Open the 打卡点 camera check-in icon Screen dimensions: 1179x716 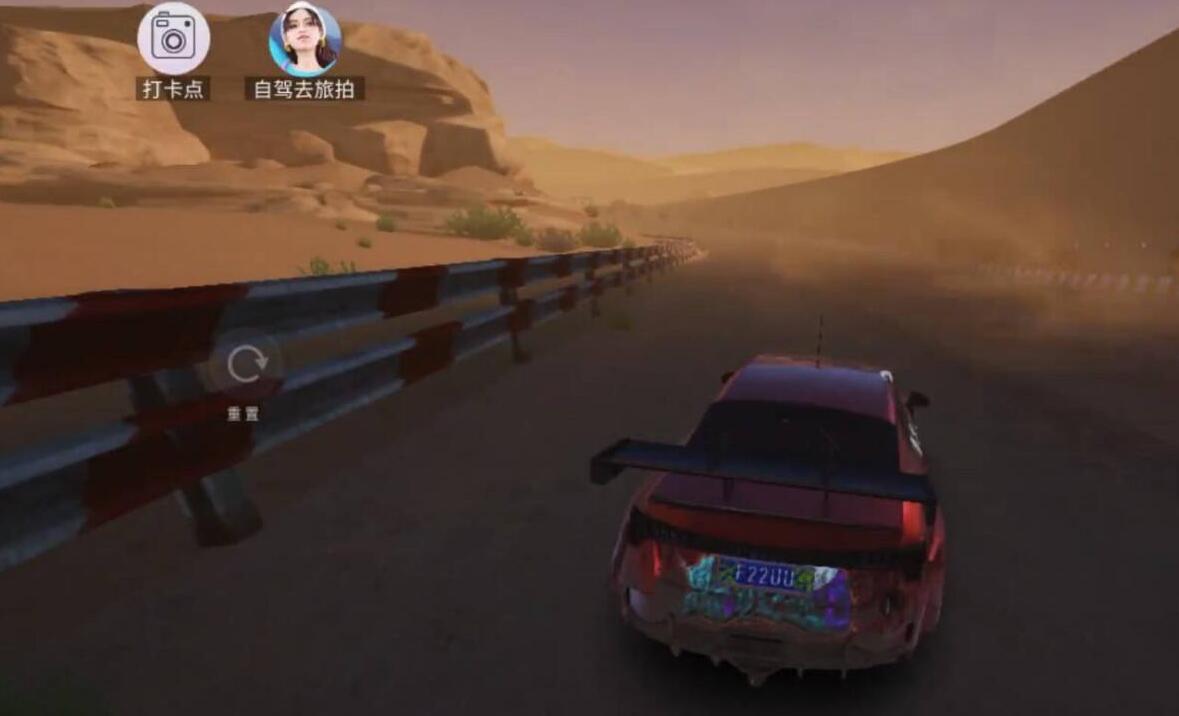(x=173, y=39)
